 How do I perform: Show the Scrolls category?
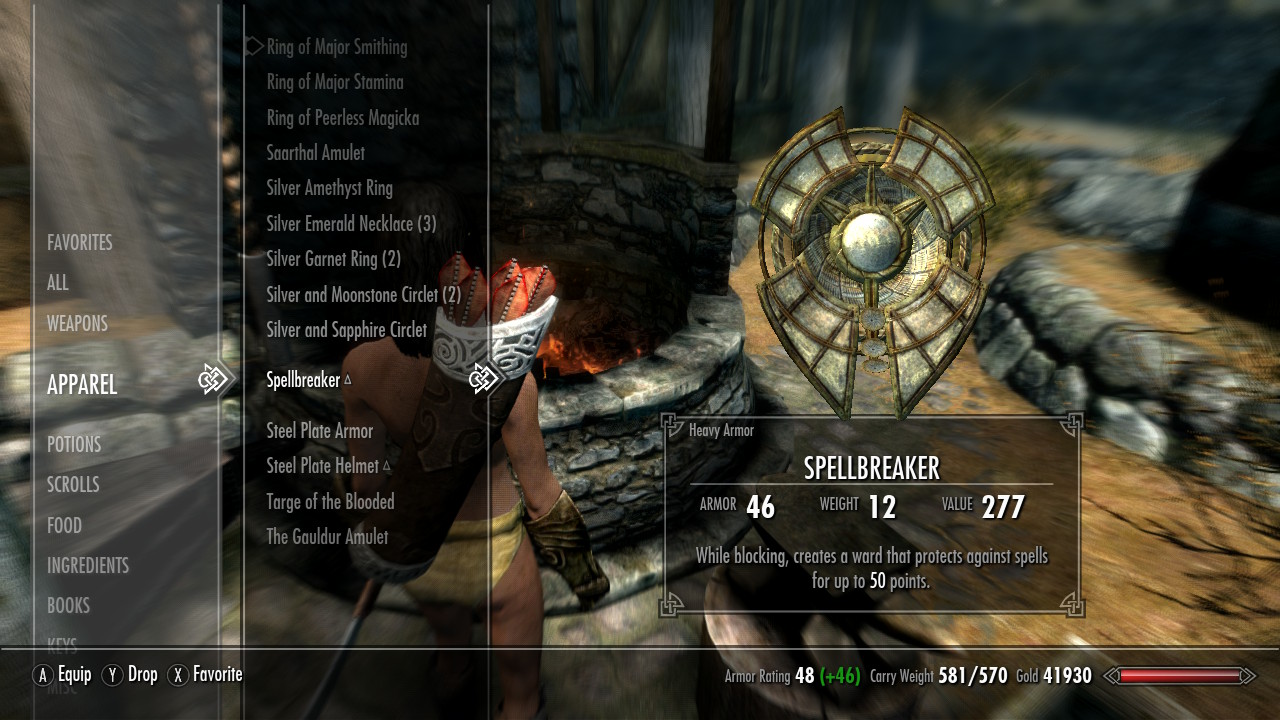coord(73,485)
